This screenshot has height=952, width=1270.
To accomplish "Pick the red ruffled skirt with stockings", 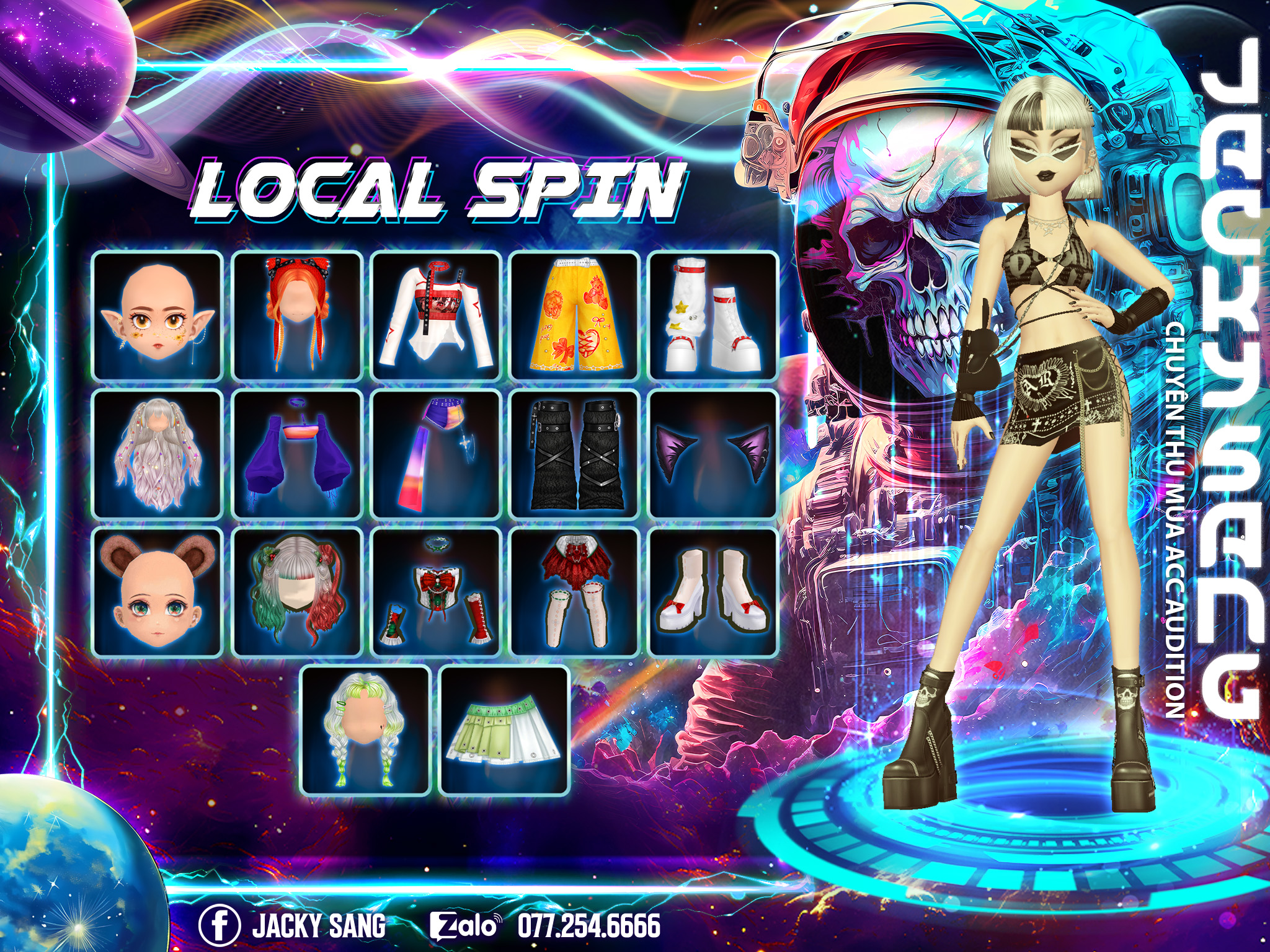I will pyautogui.click(x=575, y=593).
